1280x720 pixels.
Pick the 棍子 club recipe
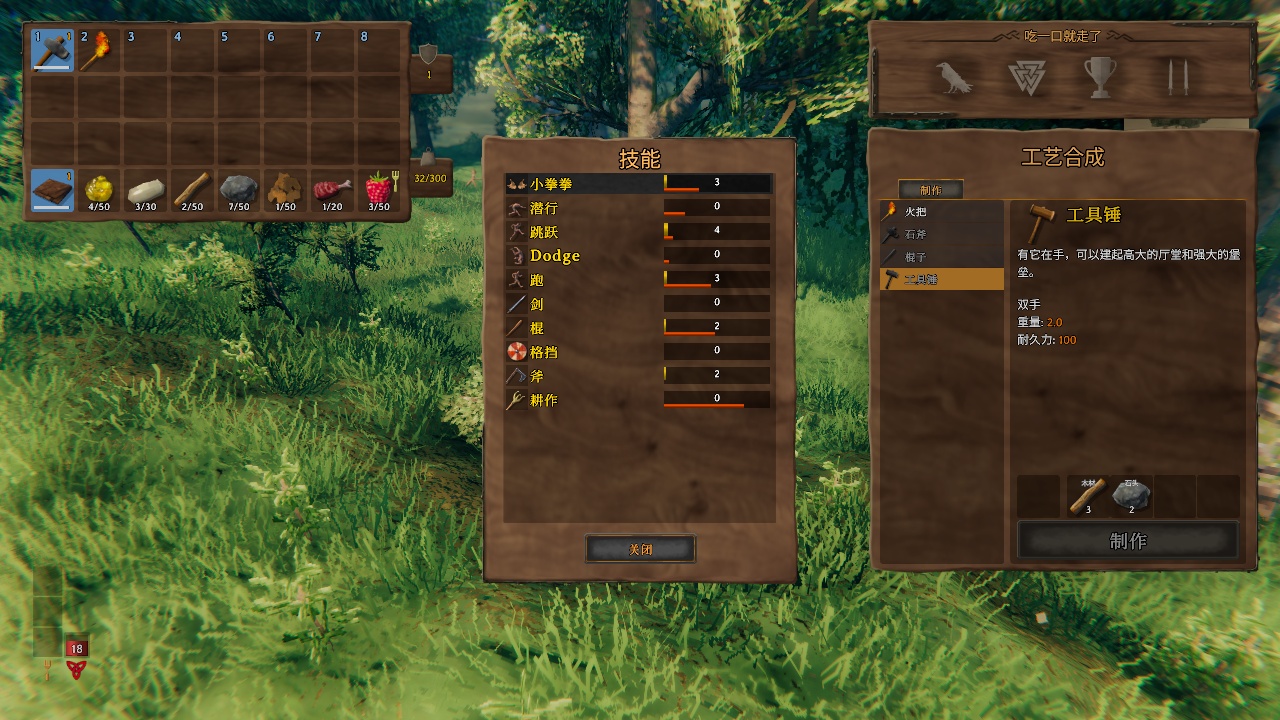941,257
